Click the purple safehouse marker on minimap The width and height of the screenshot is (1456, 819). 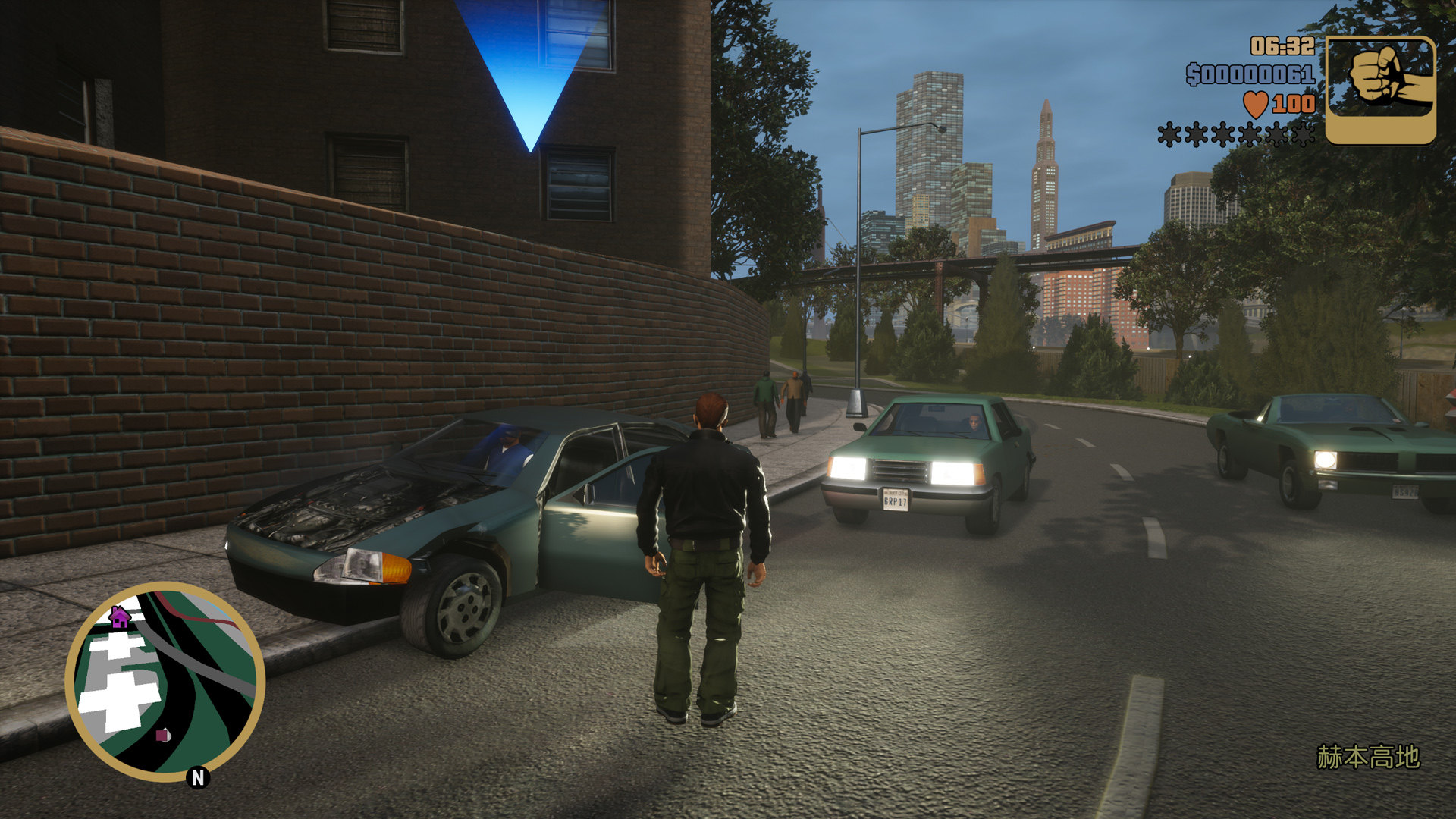click(119, 617)
